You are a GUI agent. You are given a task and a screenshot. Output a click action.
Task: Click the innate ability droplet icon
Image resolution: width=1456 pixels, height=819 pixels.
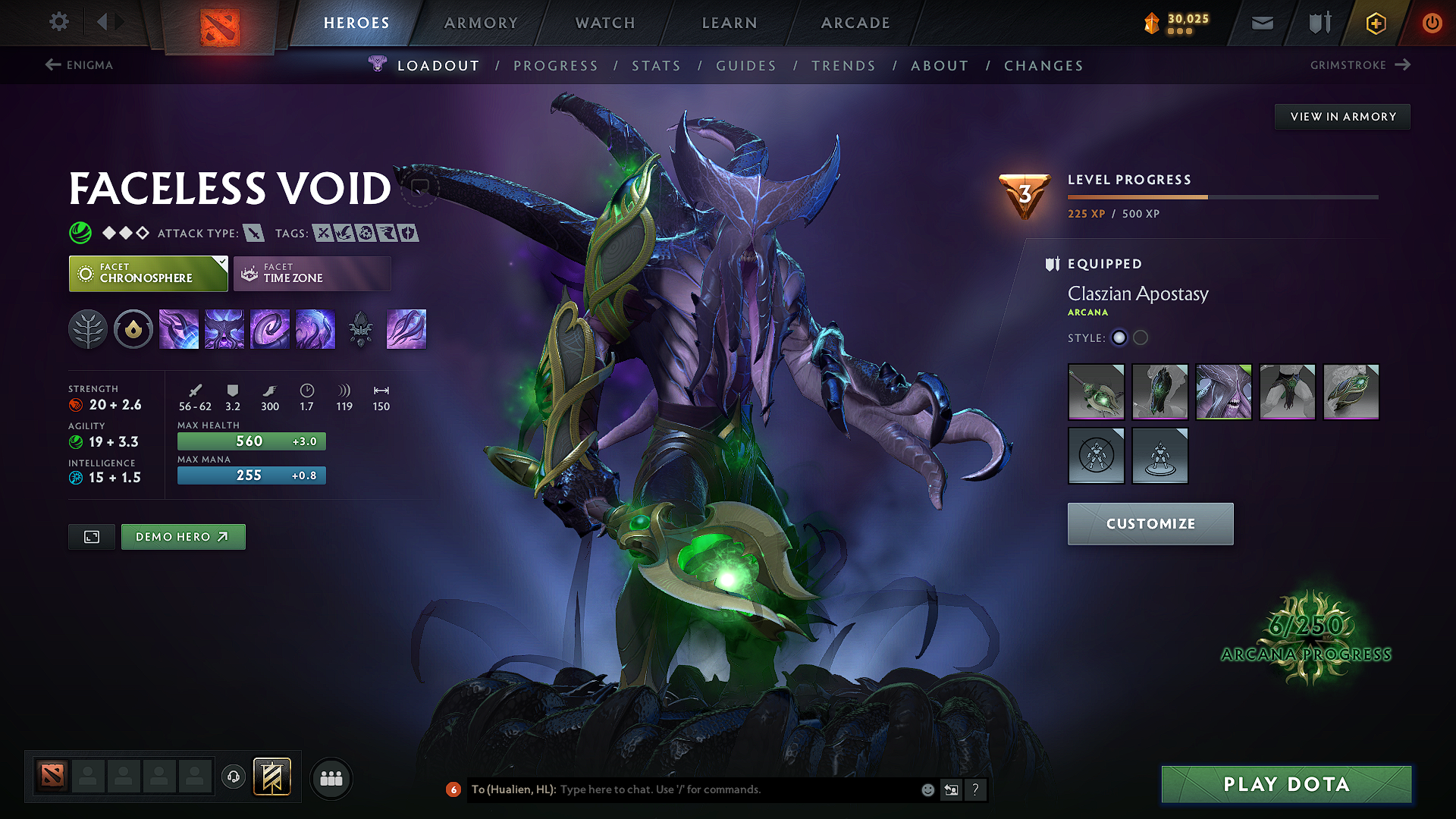coord(133,328)
